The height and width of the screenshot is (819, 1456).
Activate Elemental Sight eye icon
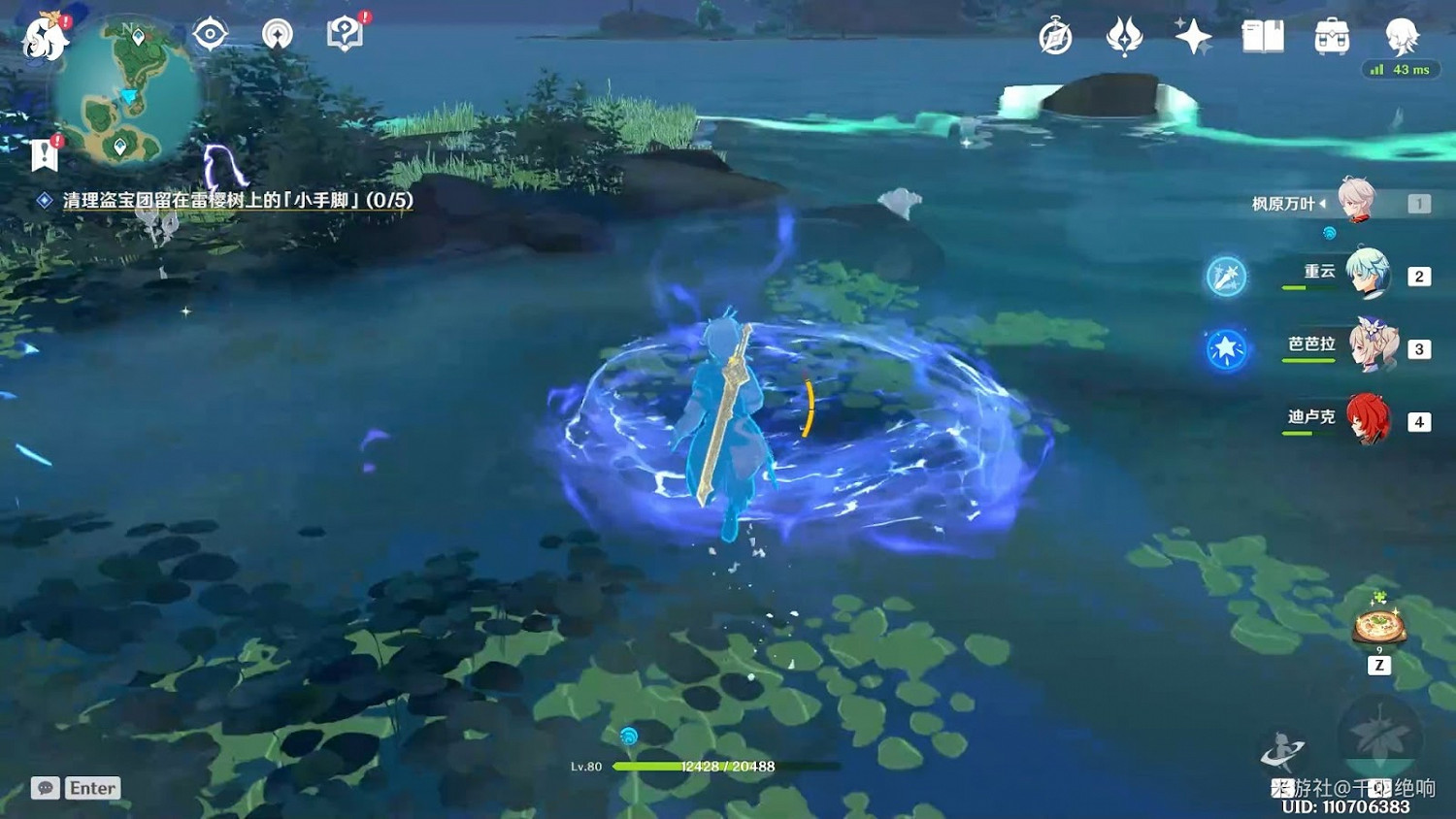click(x=210, y=32)
